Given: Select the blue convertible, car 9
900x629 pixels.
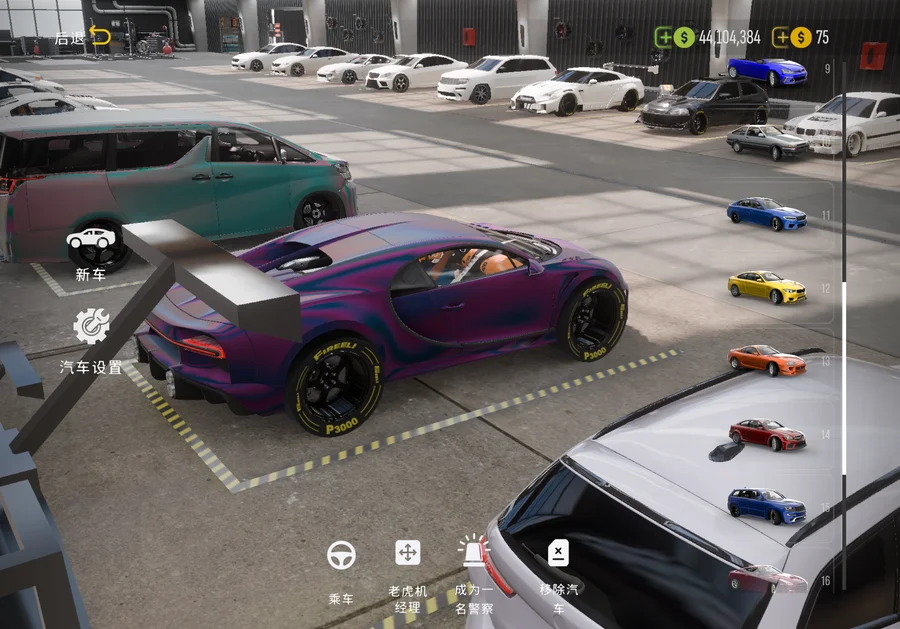Looking at the screenshot, I should (767, 71).
